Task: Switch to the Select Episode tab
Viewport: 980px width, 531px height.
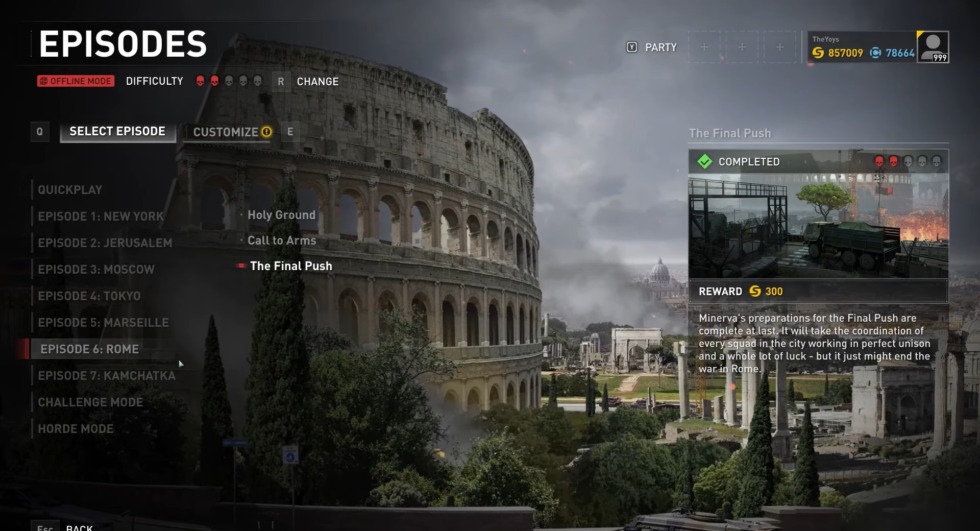Action: pos(117,132)
